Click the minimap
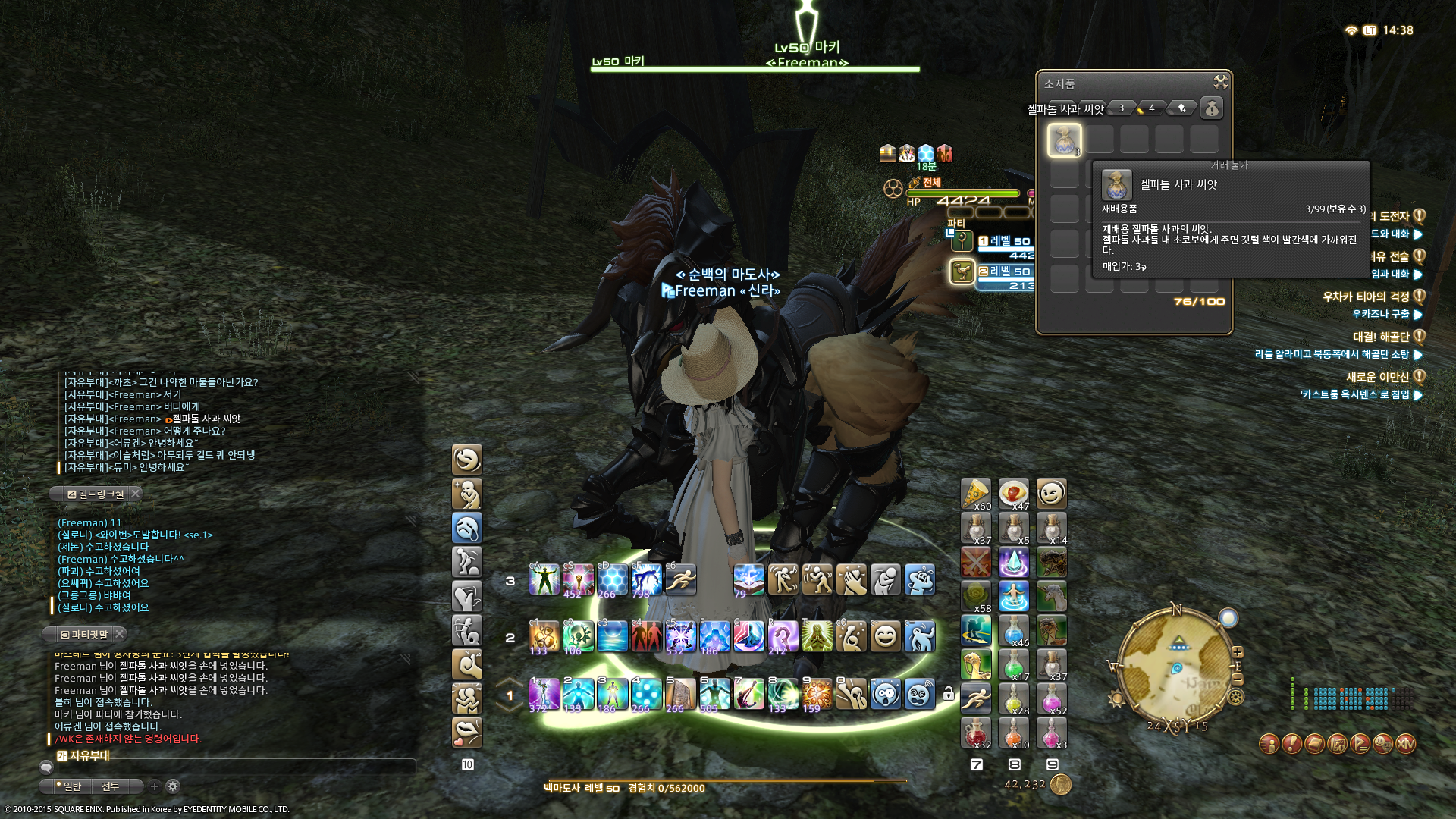The width and height of the screenshot is (1456, 819). tap(1175, 666)
